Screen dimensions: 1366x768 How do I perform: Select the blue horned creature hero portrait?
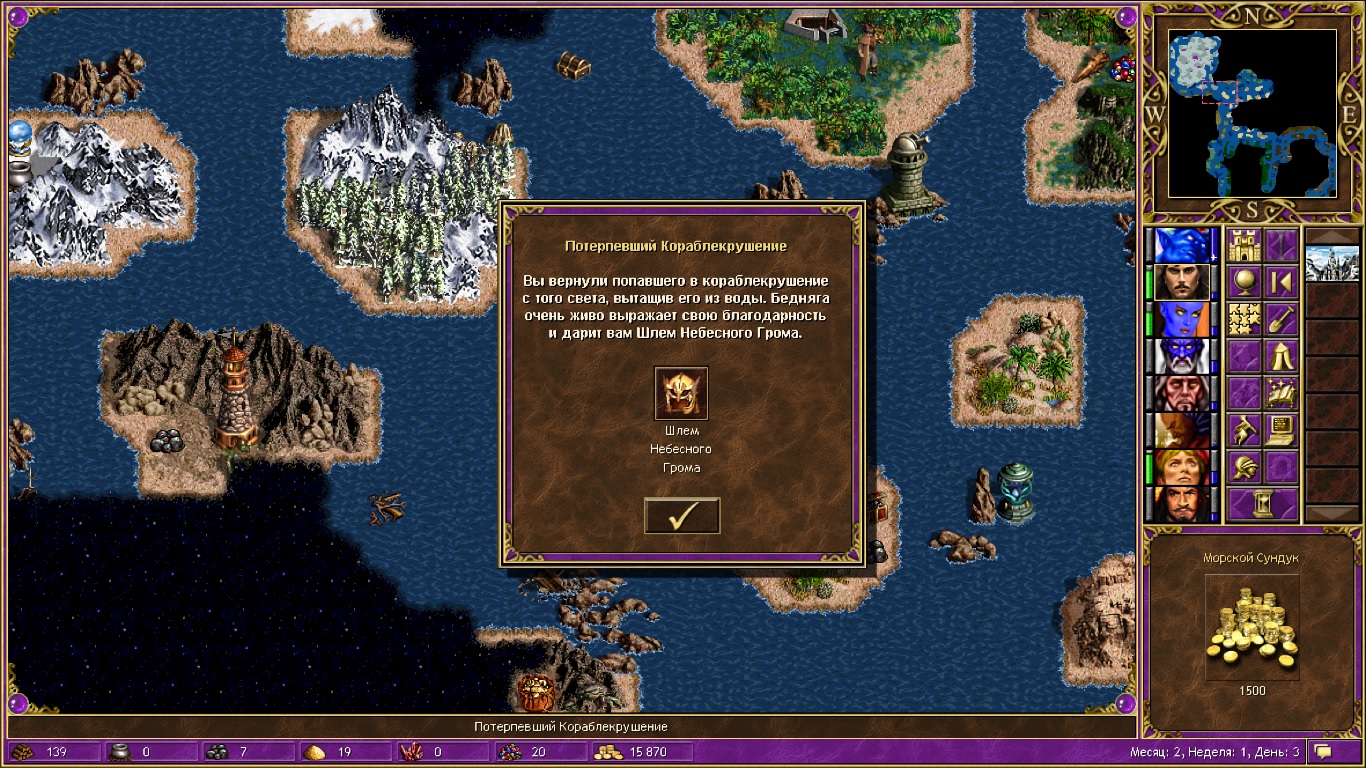pos(1182,245)
